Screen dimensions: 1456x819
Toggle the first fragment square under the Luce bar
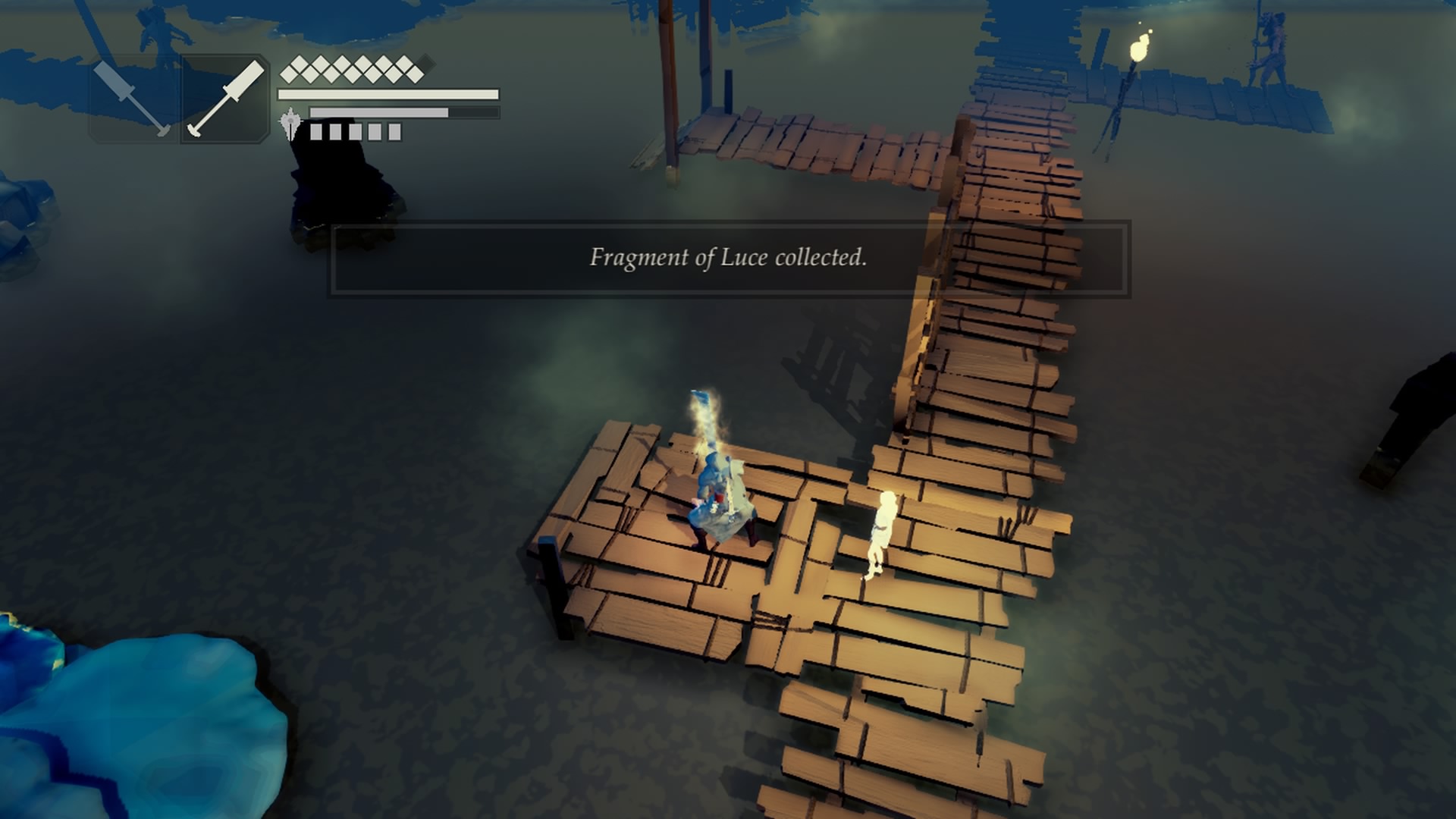(315, 131)
